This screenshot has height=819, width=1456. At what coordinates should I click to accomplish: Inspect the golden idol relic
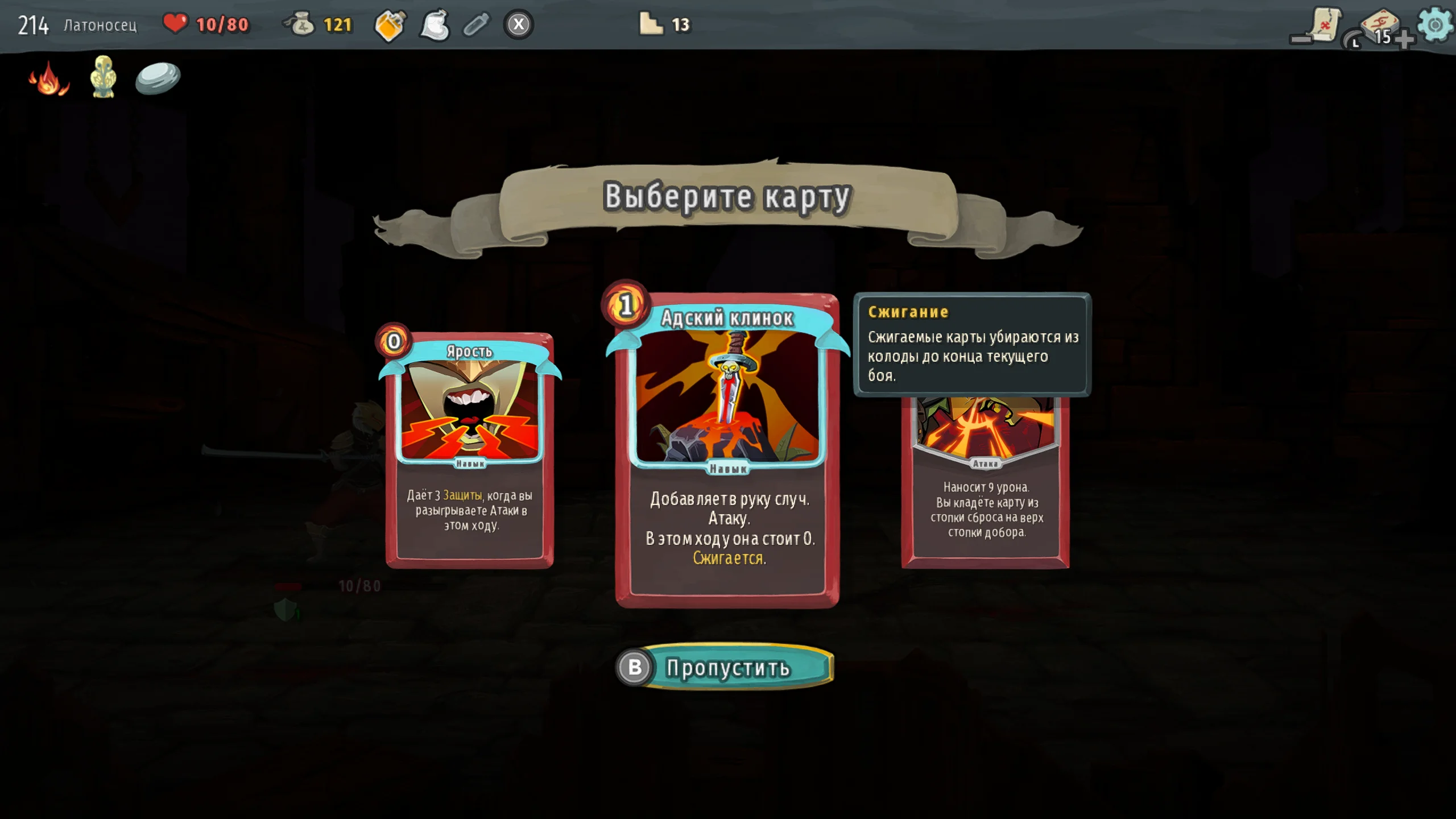coord(103,77)
